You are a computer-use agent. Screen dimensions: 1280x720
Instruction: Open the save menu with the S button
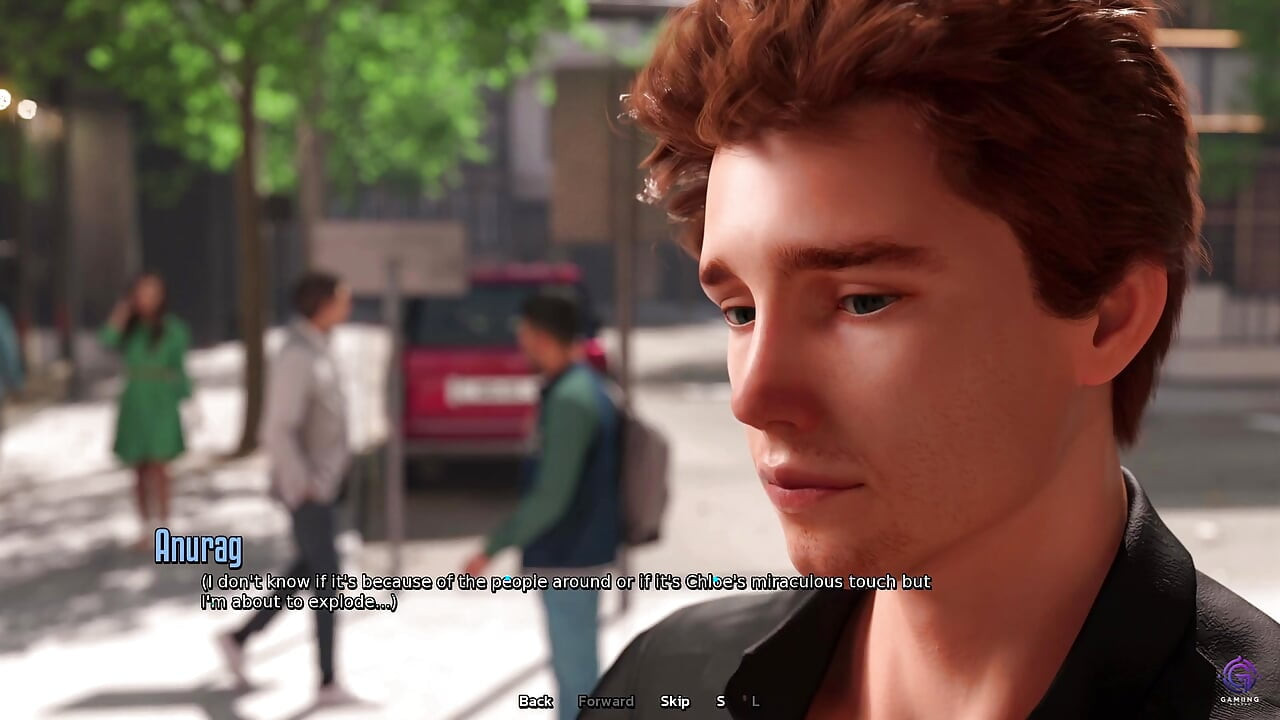(x=720, y=701)
